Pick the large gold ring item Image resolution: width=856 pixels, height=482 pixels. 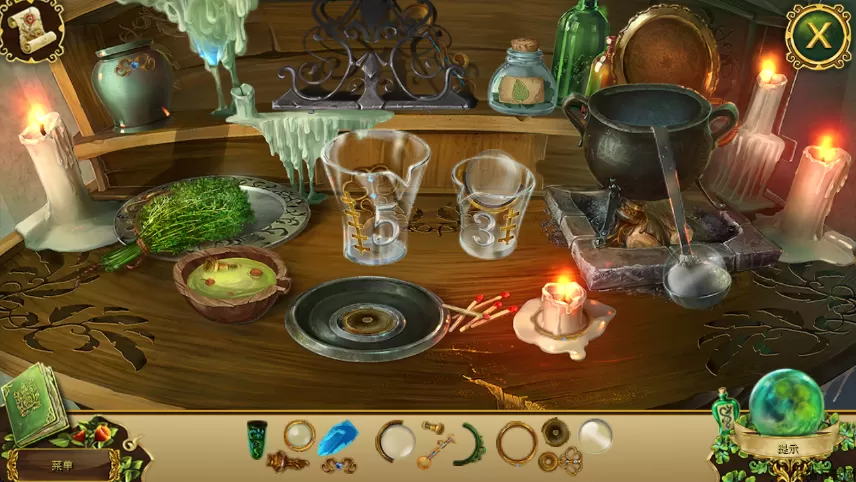coord(517,441)
